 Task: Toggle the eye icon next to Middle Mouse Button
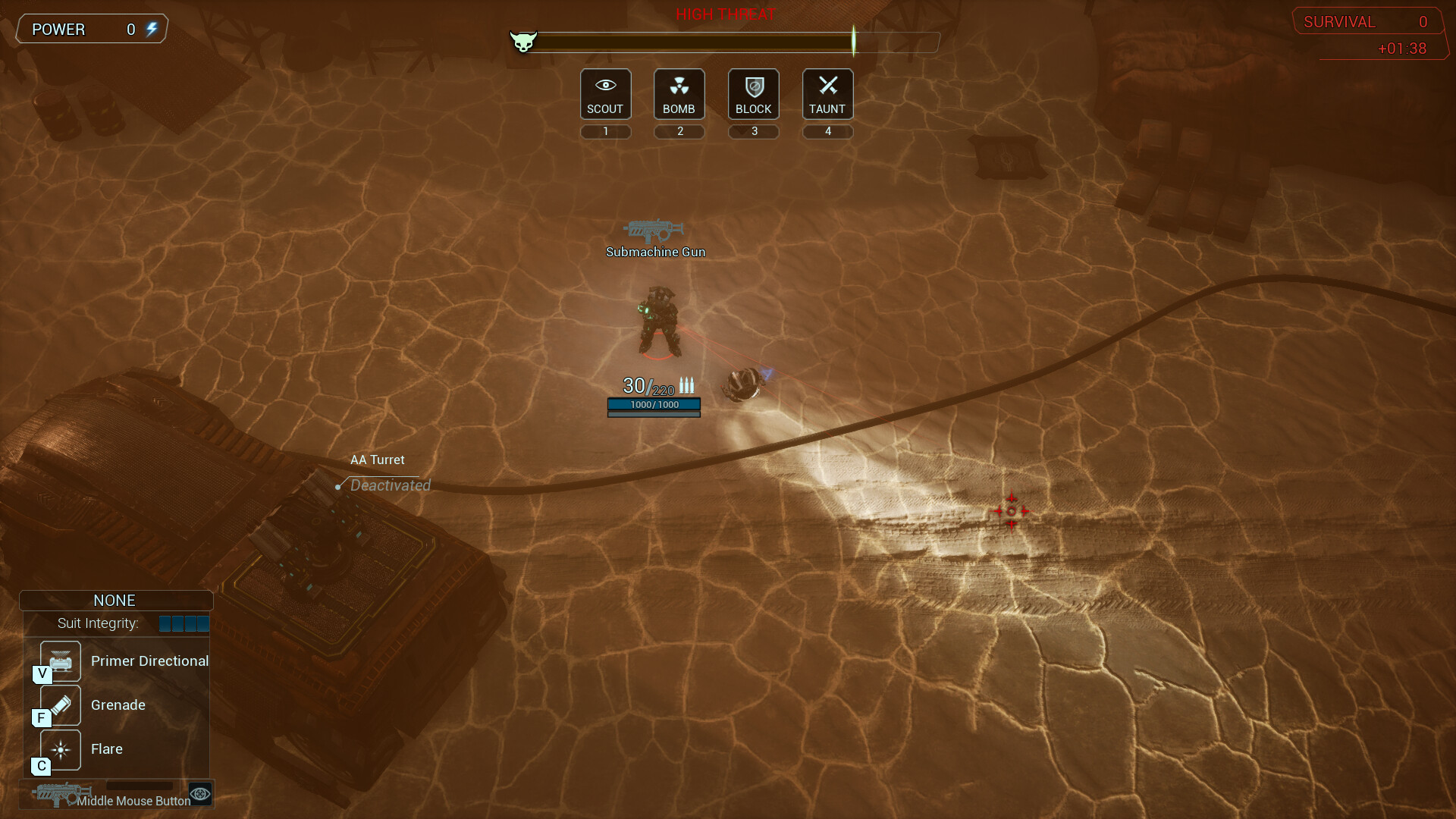199,793
